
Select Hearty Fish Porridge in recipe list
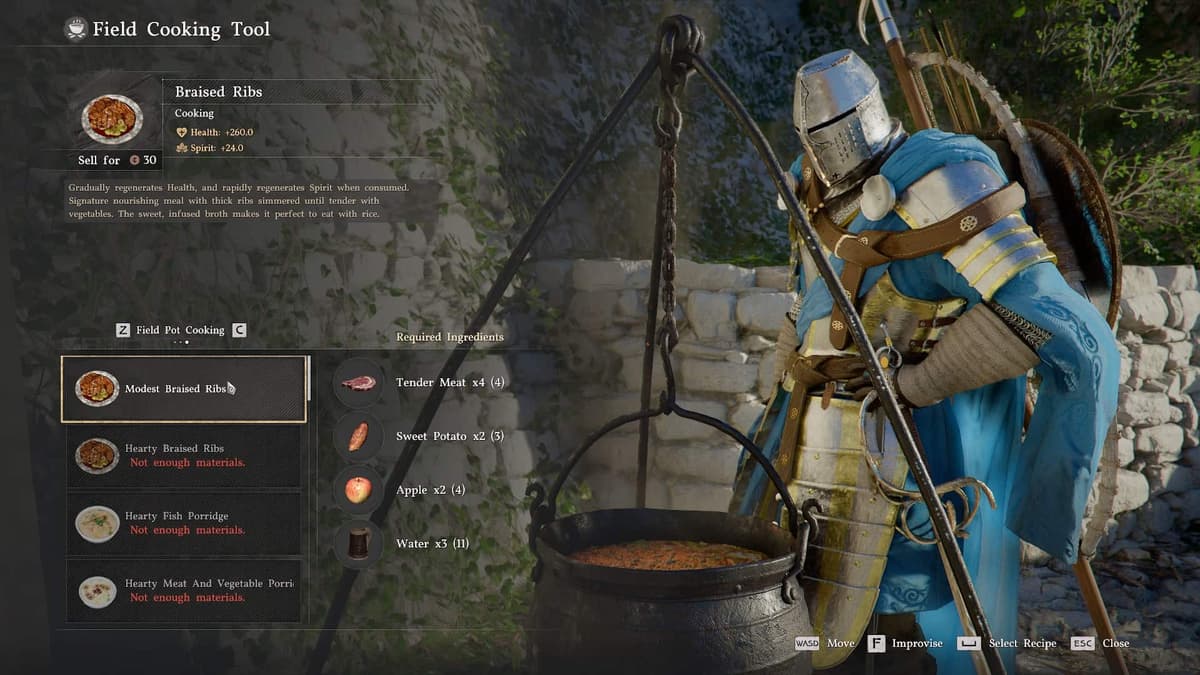pyautogui.click(x=184, y=523)
